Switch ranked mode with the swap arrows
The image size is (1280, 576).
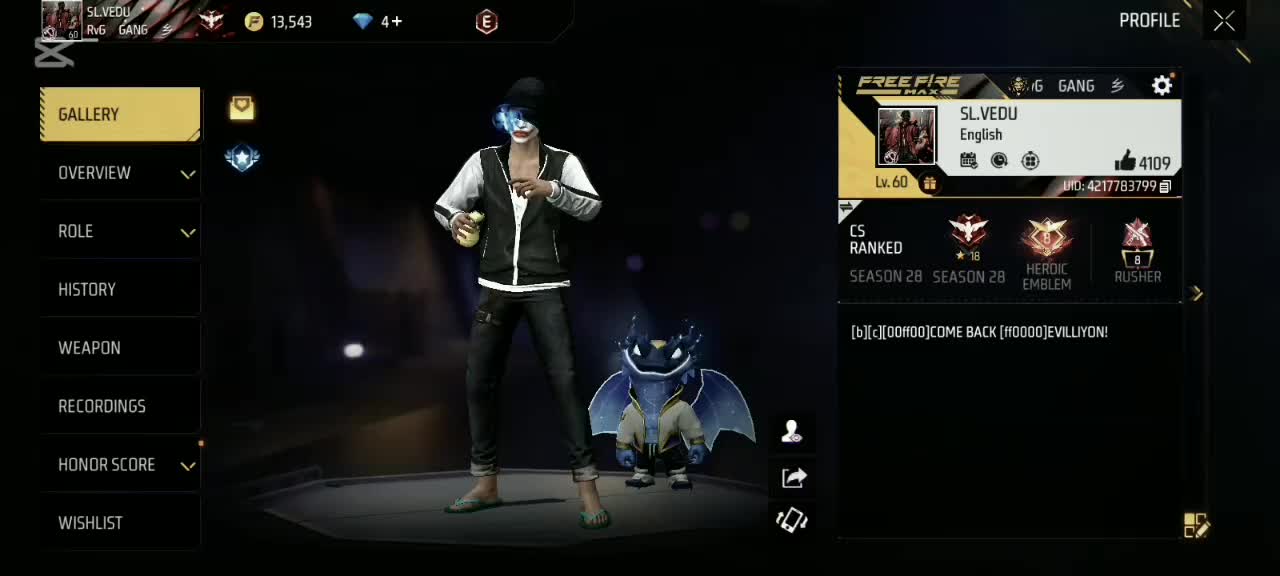pyautogui.click(x=848, y=208)
